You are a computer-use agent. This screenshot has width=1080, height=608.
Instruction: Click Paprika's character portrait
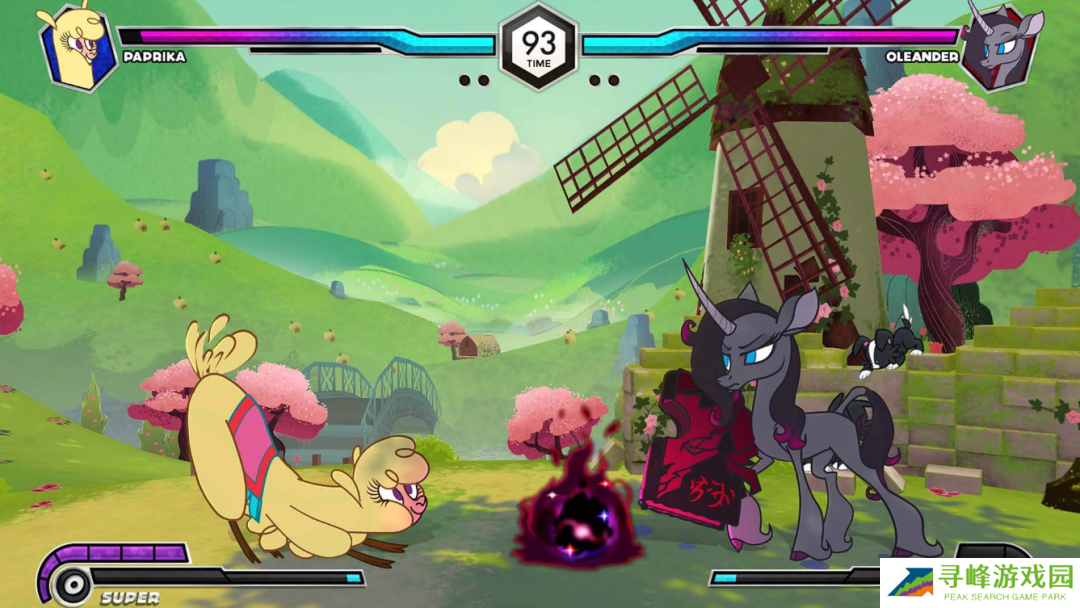tap(78, 46)
